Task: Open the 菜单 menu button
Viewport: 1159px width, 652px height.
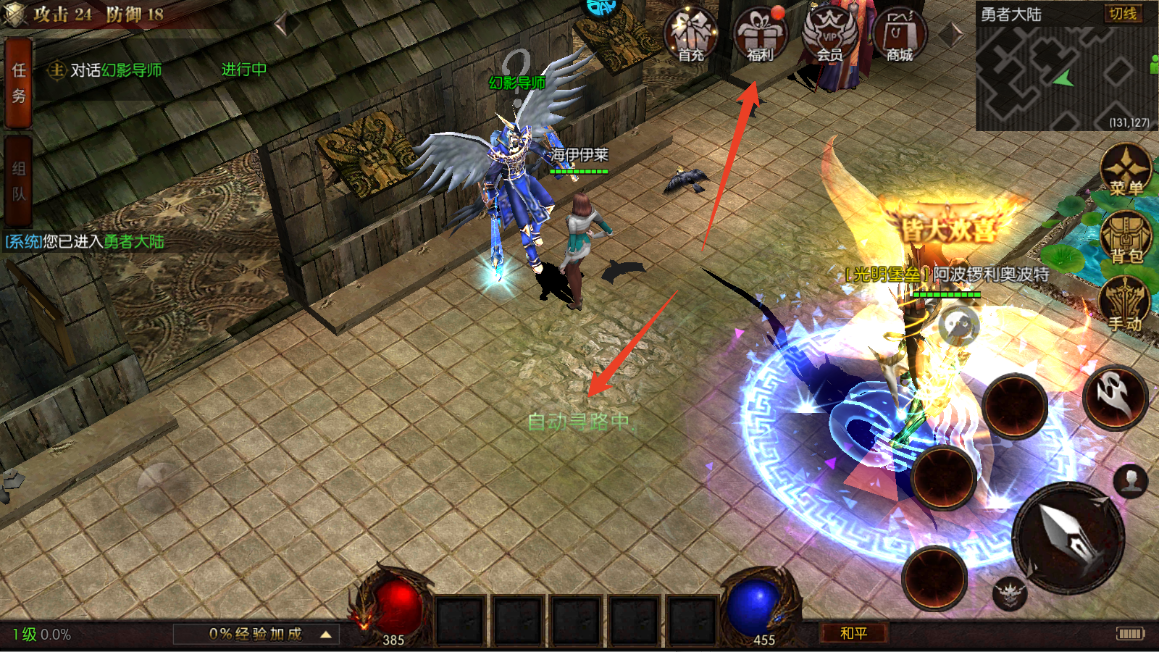Action: tap(1126, 171)
